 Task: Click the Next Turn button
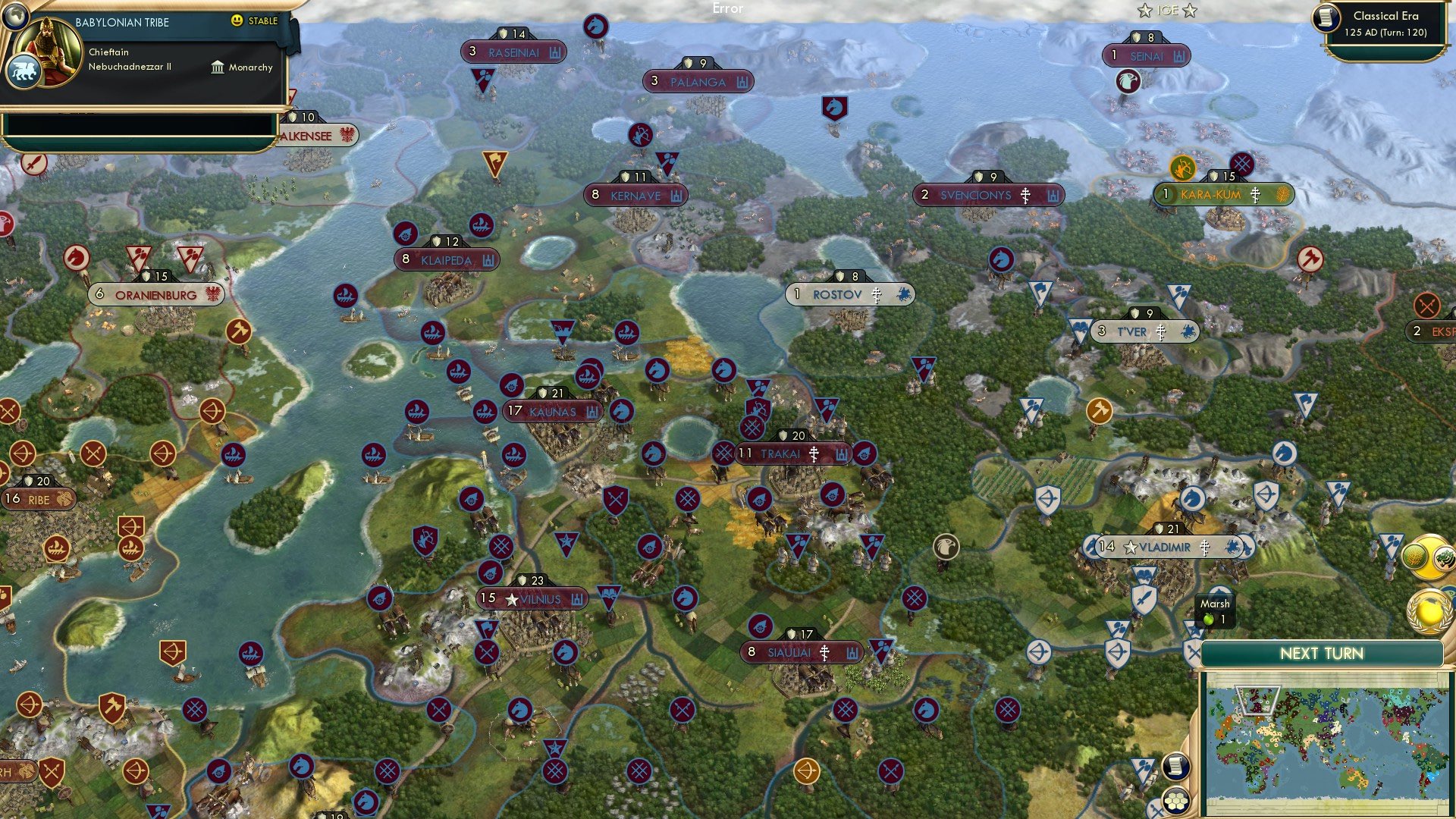(x=1323, y=653)
